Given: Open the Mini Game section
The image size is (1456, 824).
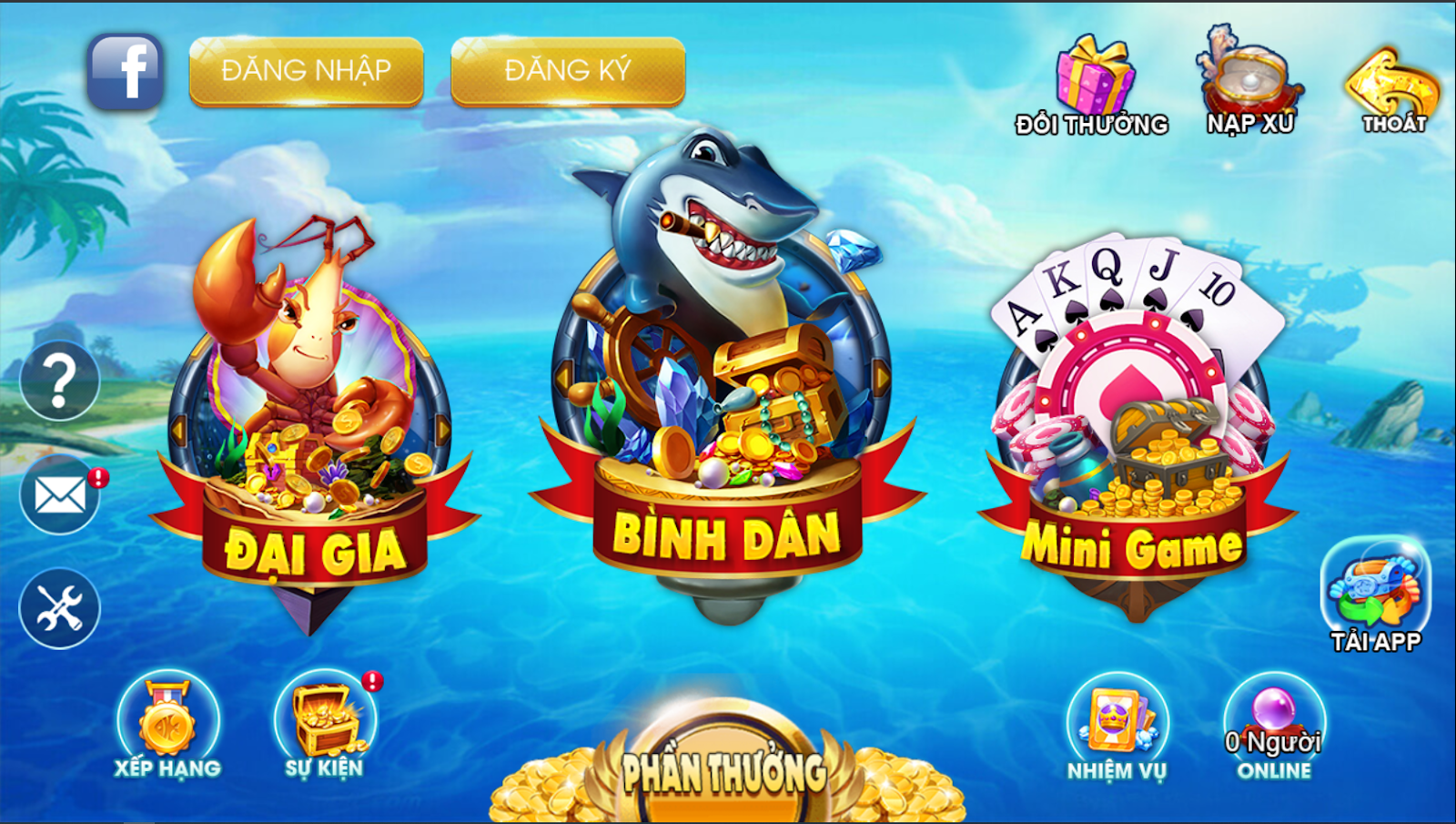Looking at the screenshot, I should coord(1133,419).
